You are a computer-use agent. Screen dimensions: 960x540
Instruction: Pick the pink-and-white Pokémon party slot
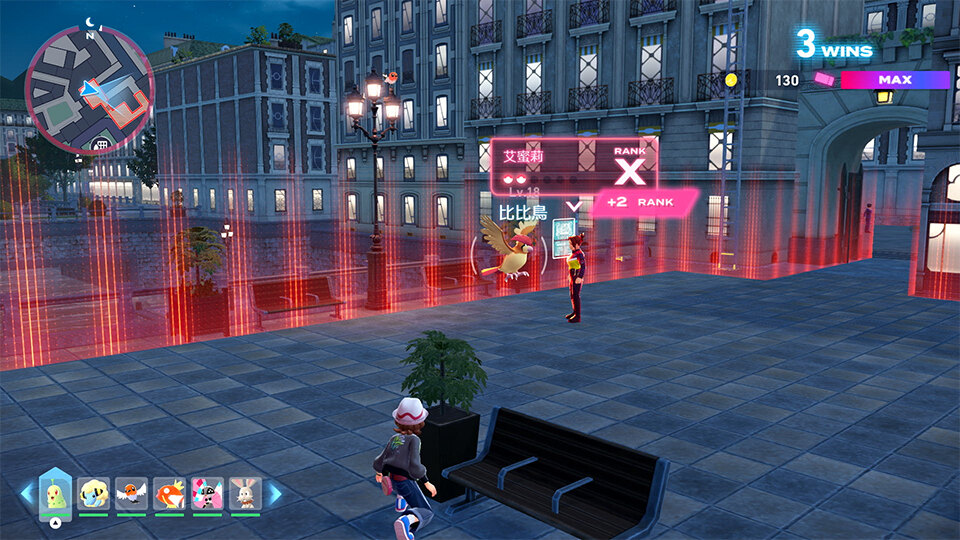(x=208, y=493)
